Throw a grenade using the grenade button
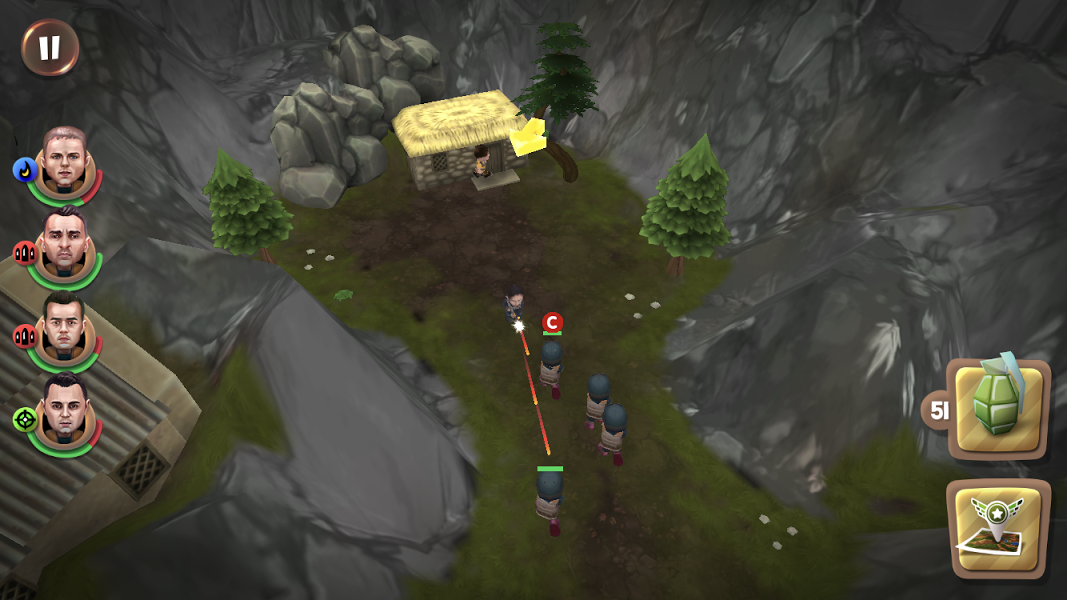 [x=997, y=408]
